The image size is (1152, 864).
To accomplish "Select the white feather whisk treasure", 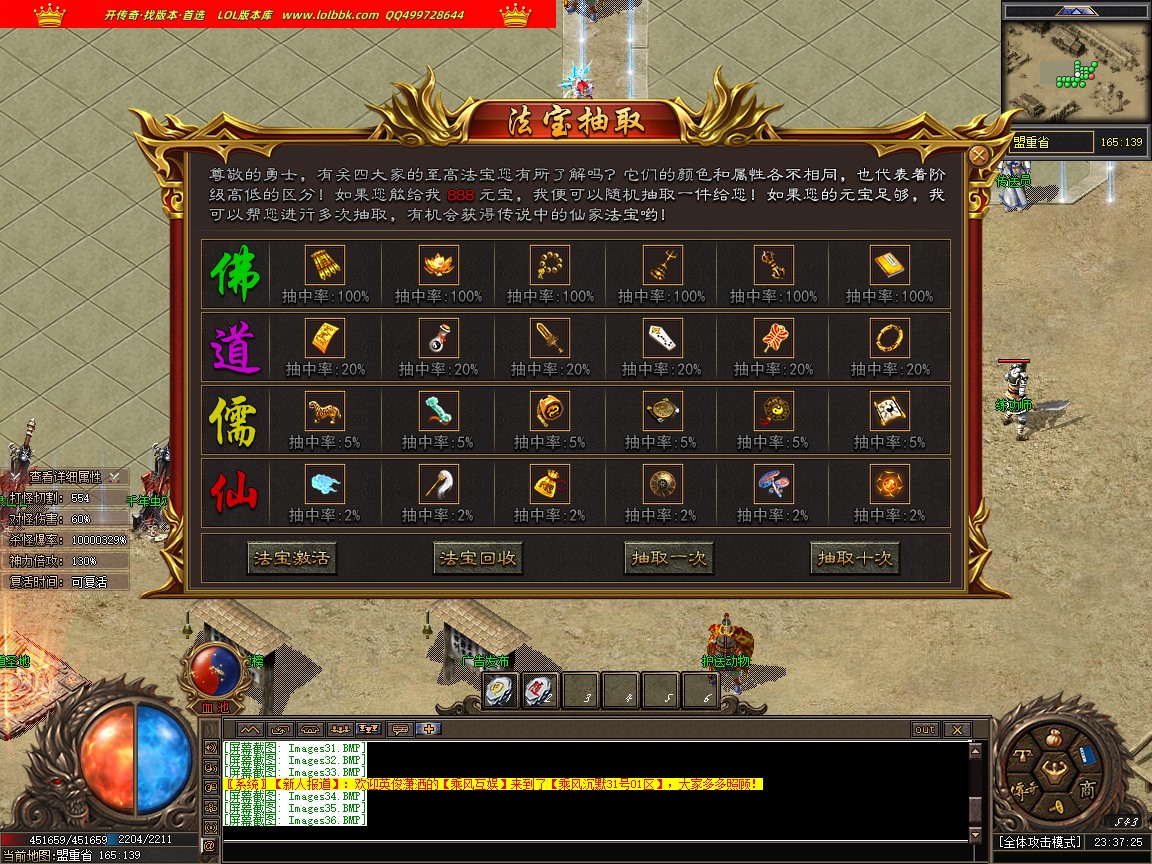I will point(438,484).
